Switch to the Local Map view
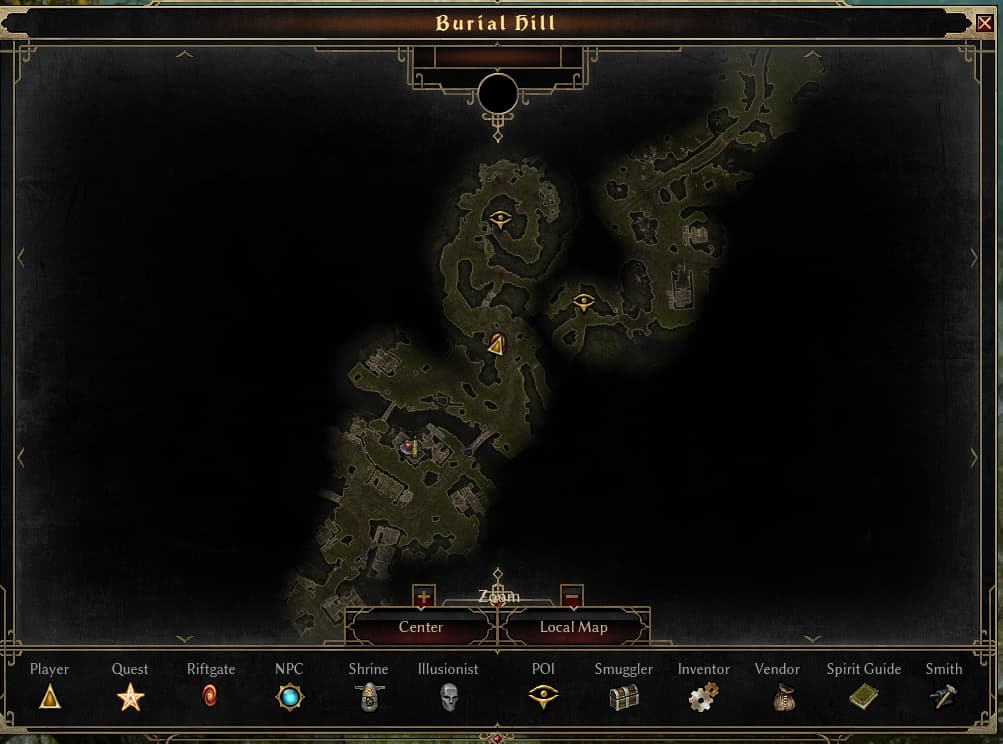 pyautogui.click(x=573, y=628)
